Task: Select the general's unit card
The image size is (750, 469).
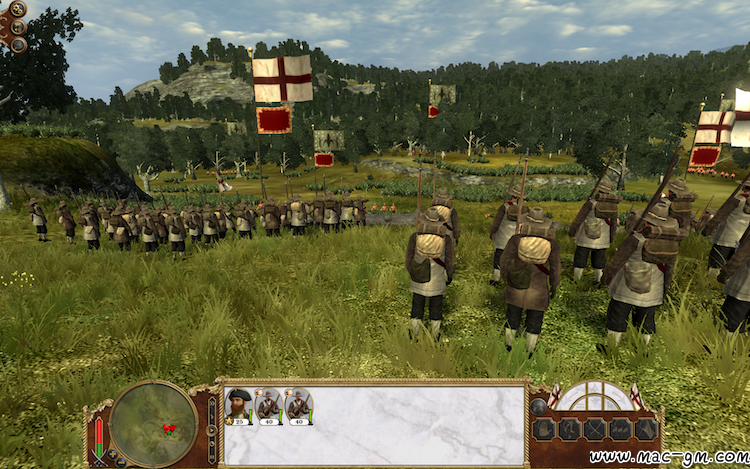Action: tap(239, 406)
